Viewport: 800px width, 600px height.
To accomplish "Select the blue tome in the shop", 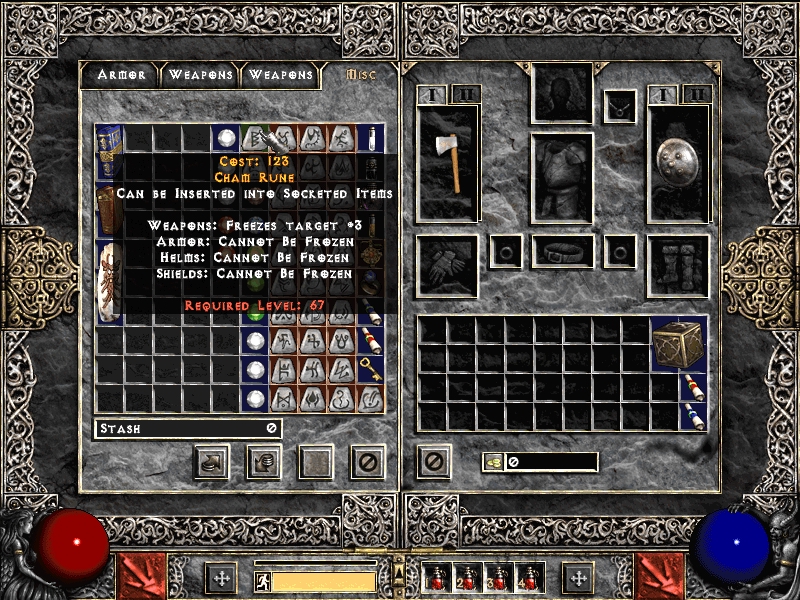I will click(109, 150).
